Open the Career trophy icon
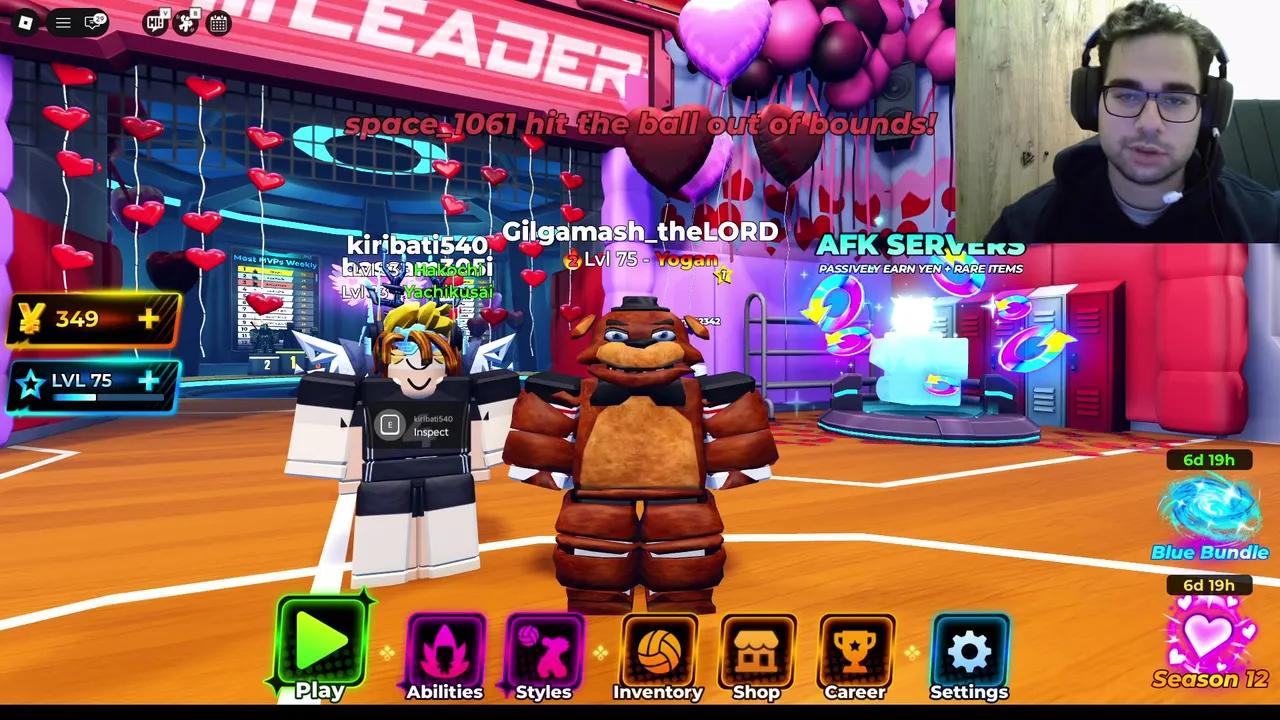1280x720 pixels. tap(855, 651)
